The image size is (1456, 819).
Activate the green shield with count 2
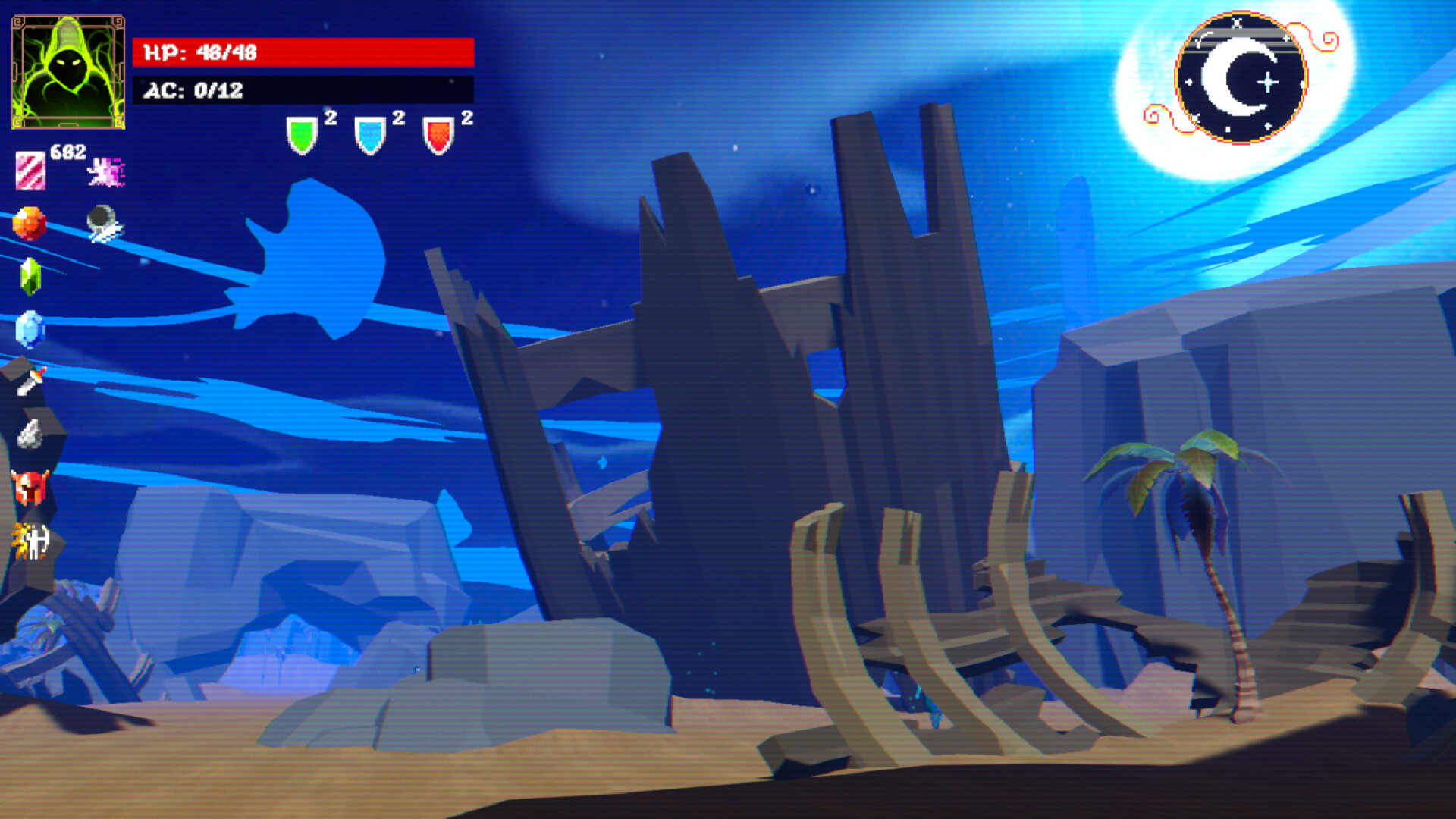coord(302,133)
